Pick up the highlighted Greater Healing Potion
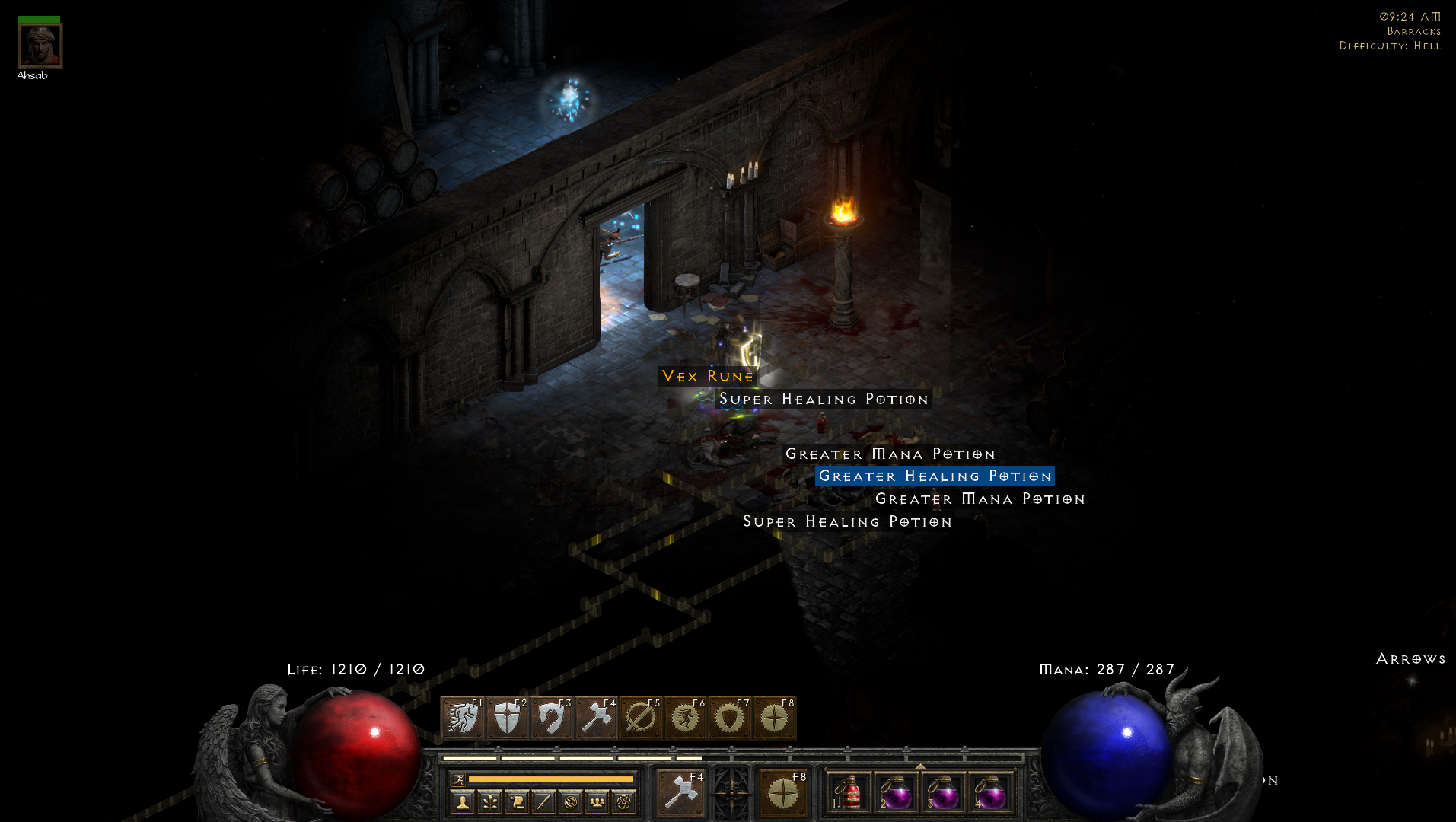Viewport: 1456px width, 822px height. point(935,476)
